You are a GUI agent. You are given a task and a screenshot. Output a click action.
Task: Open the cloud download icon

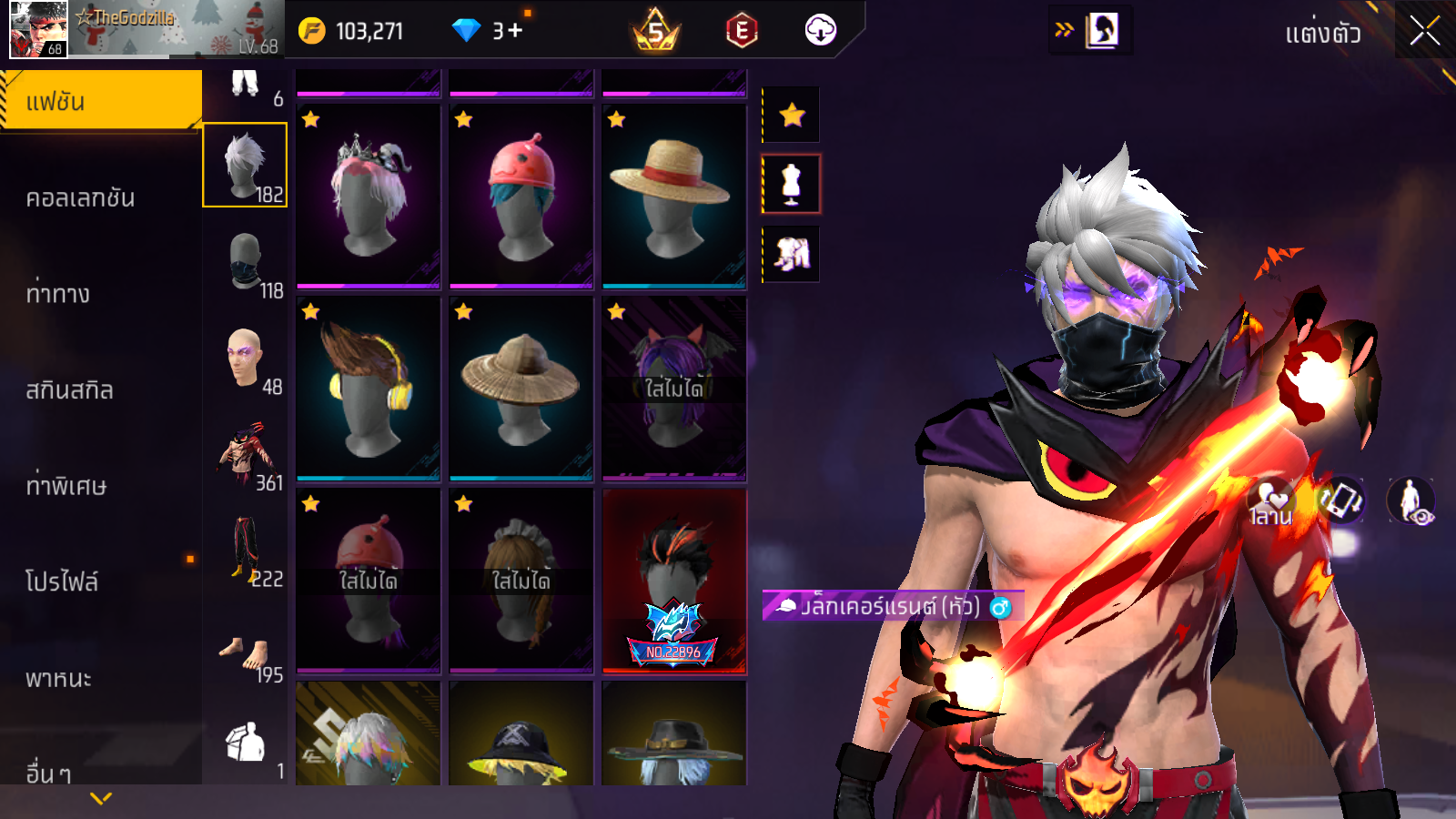(x=820, y=30)
